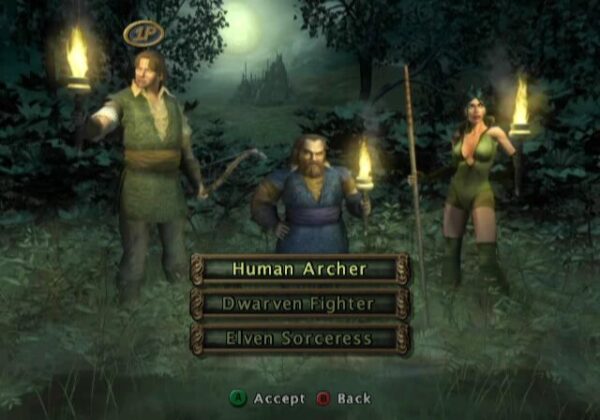The width and height of the screenshot is (600, 420).
Task: Choose the Dwarven Fighter option
Action: tap(300, 303)
